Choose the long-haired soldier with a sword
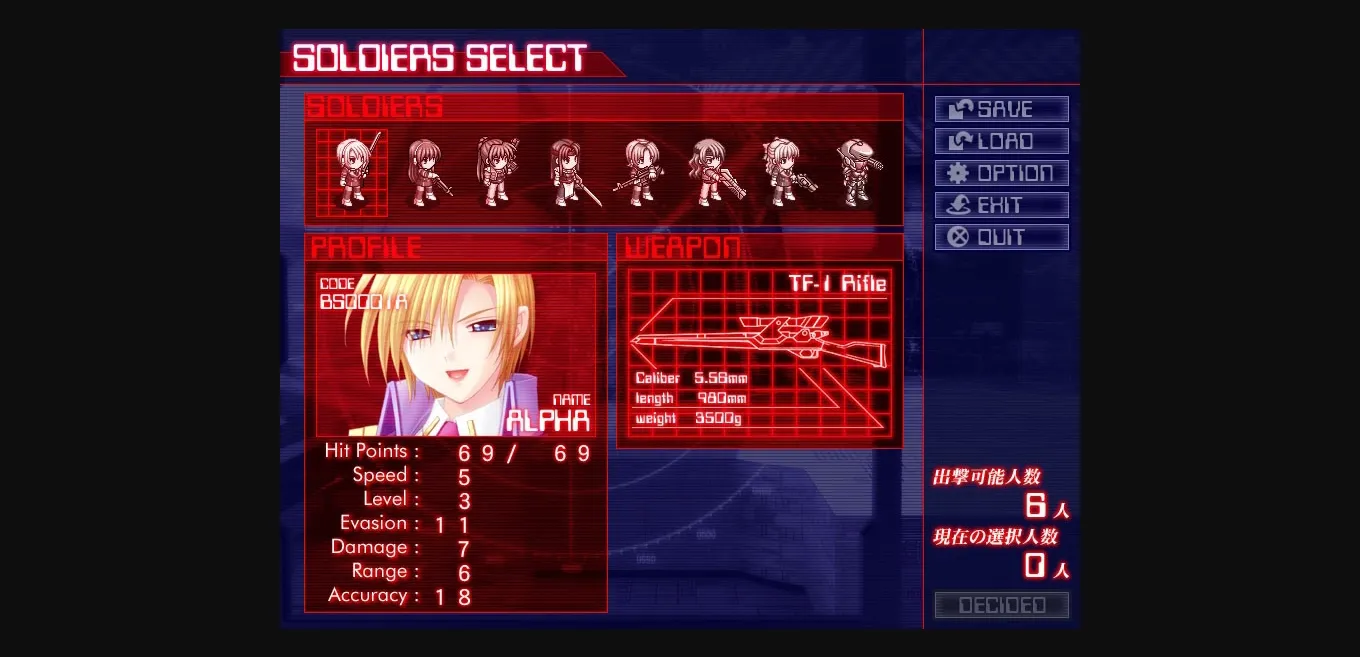Viewport: 1360px width, 657px height. click(x=568, y=173)
